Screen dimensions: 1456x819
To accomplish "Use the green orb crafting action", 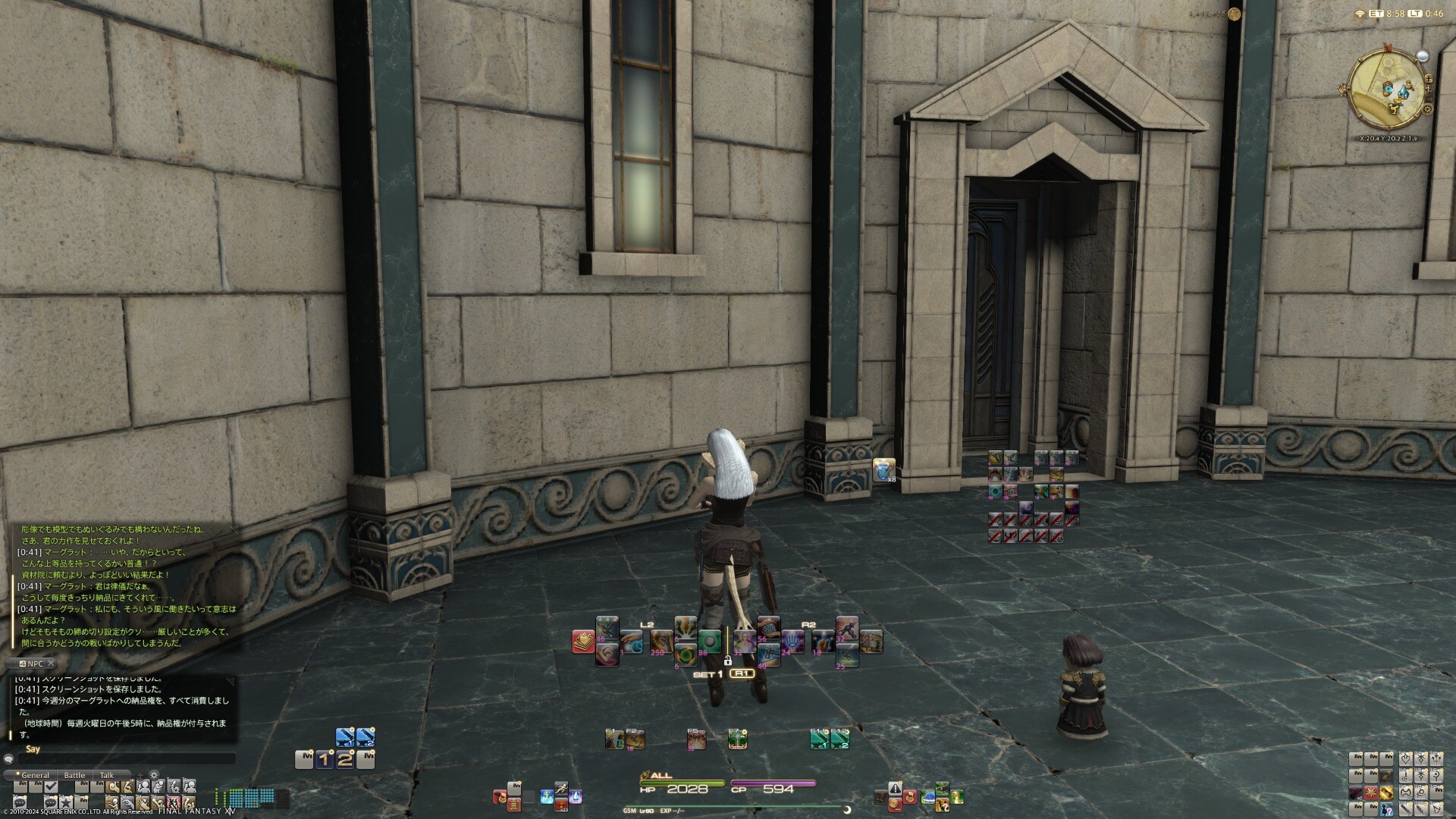I will 709,641.
